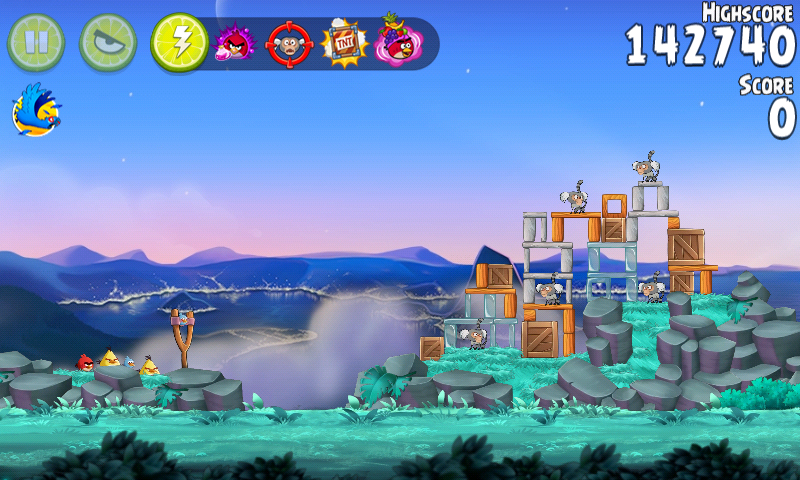Image resolution: width=800 pixels, height=480 pixels.
Task: Toggle the lightning bolt power-ups button
Action: [179, 42]
